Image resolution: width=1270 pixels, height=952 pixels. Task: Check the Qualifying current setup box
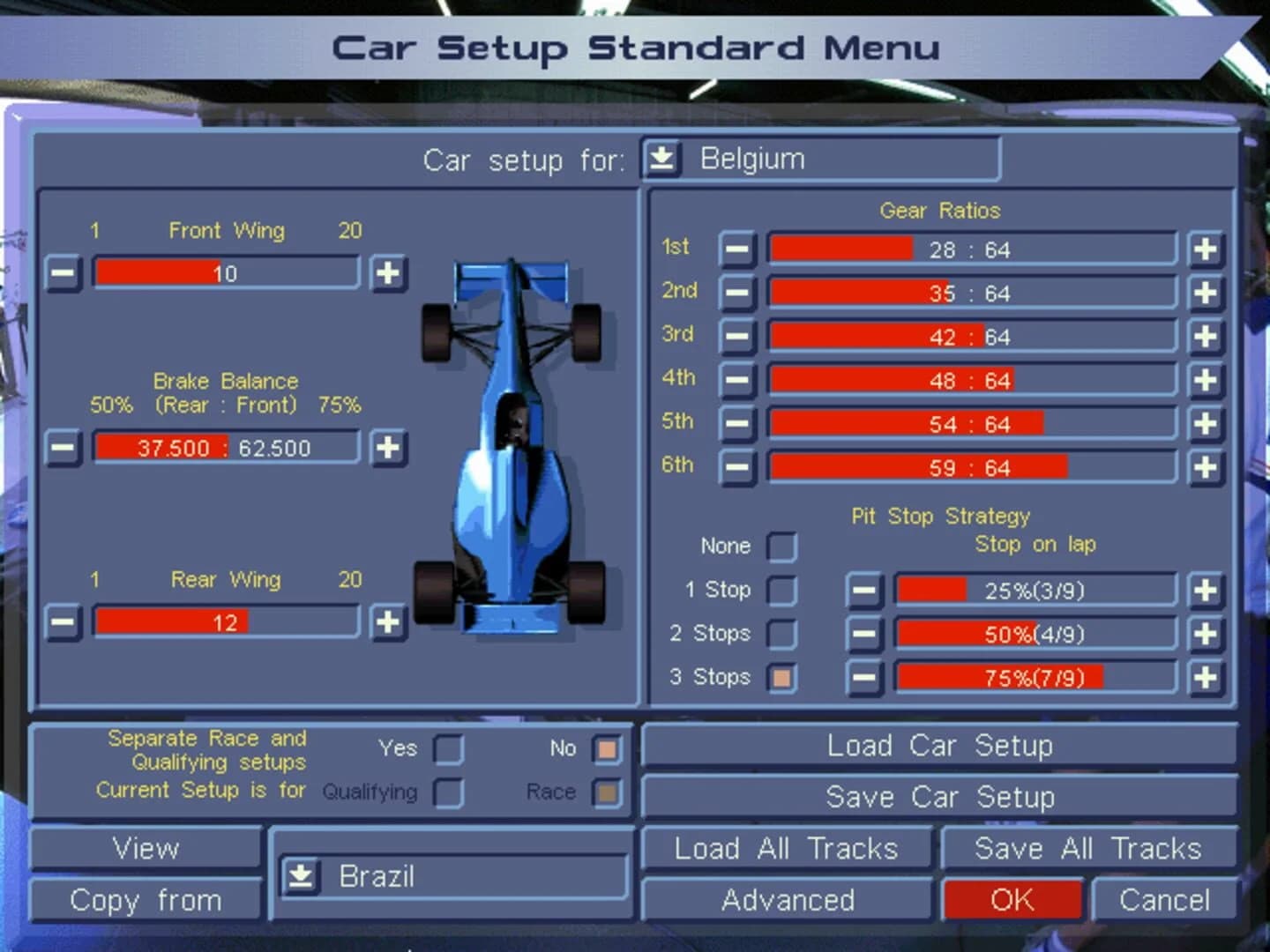click(448, 792)
